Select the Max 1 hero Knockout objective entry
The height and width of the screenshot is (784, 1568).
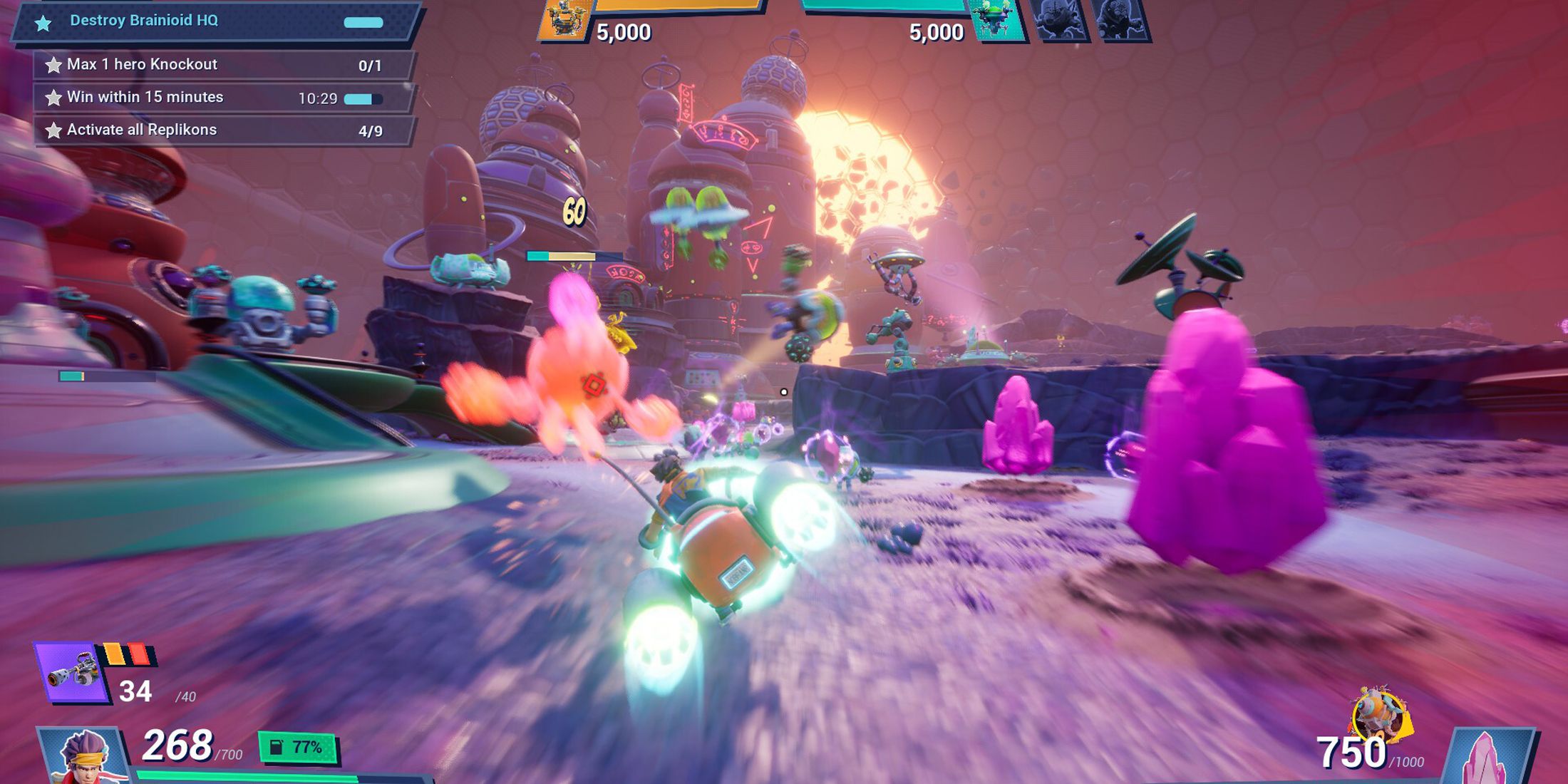pos(143,64)
